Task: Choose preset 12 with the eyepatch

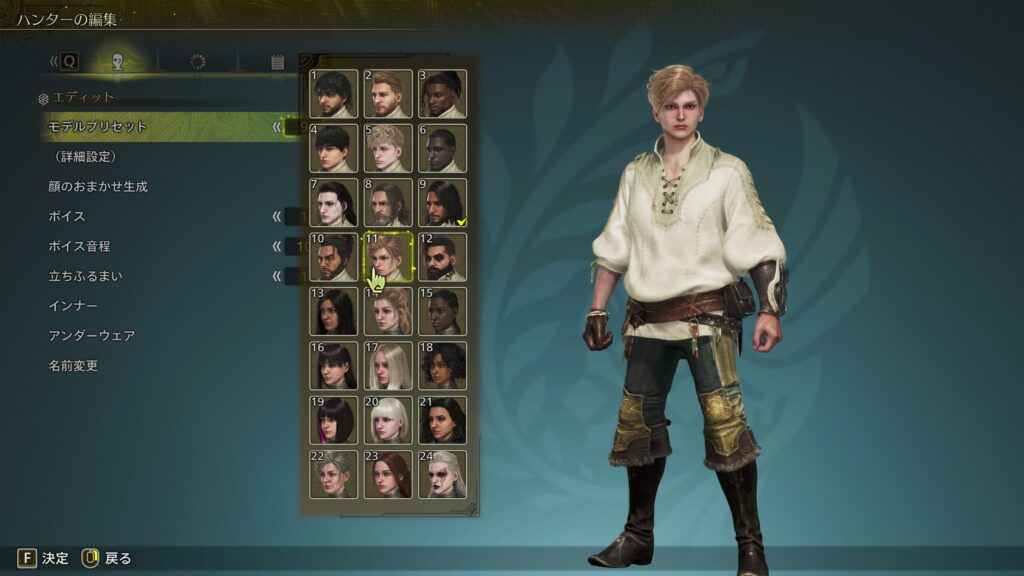Action: pos(442,257)
